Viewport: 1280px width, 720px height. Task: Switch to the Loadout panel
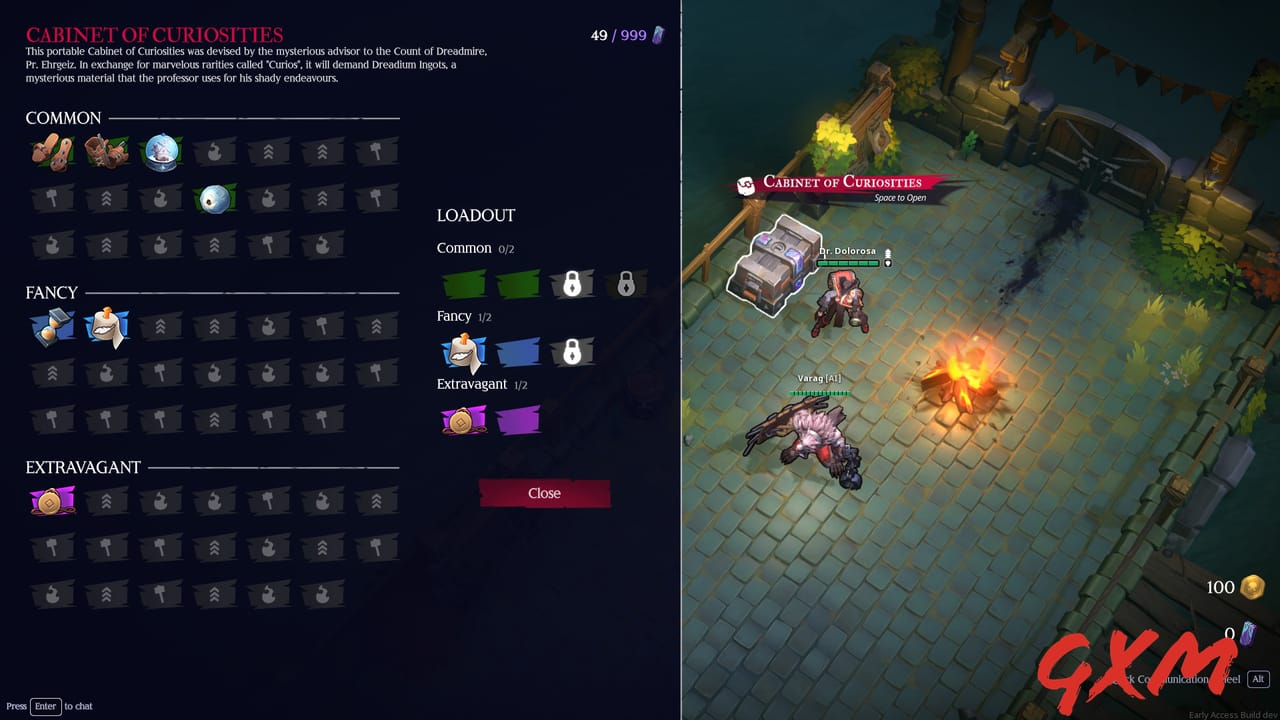pos(475,215)
